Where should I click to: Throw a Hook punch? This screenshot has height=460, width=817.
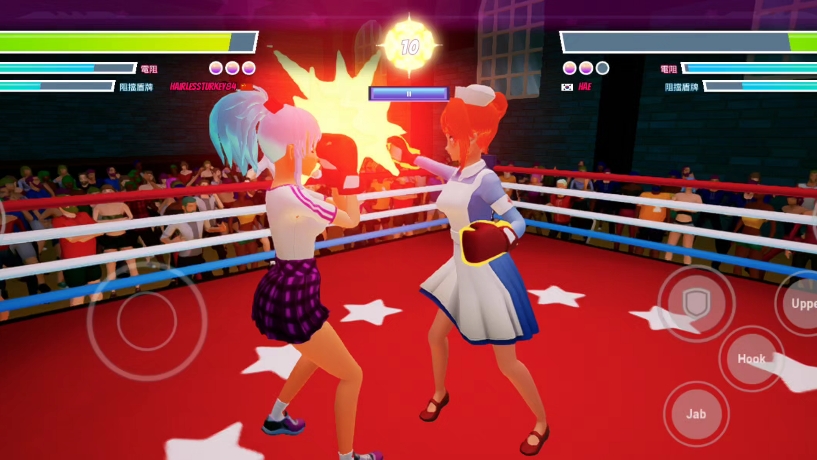click(x=751, y=359)
